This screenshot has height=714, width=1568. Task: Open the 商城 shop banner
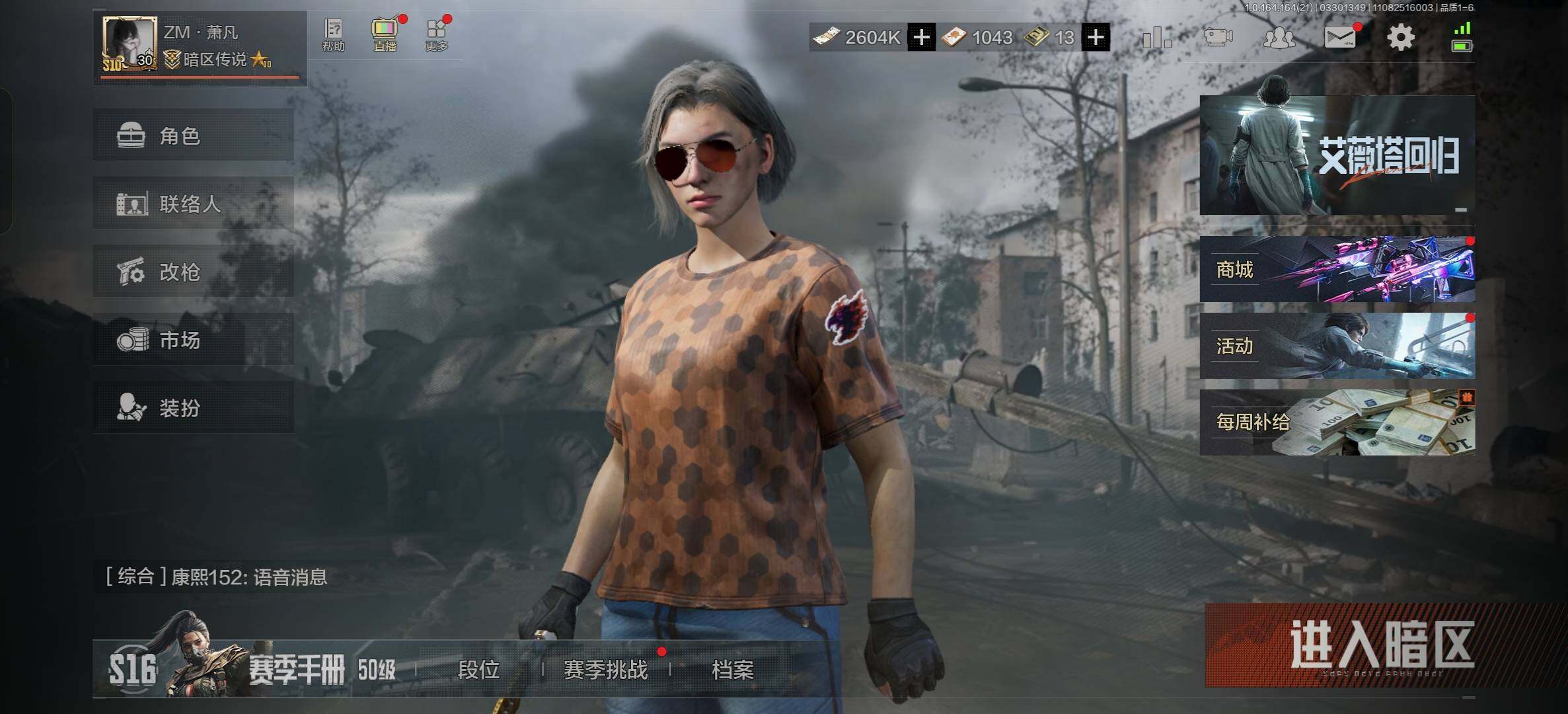click(1337, 269)
